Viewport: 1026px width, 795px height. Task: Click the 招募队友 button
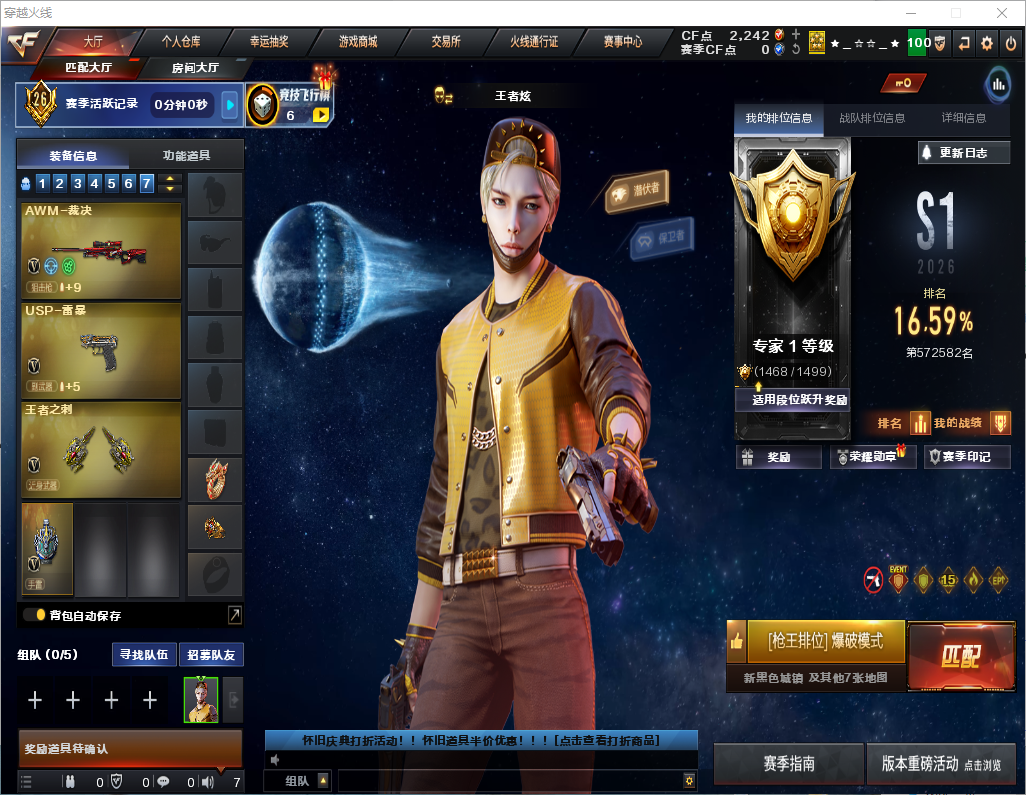coord(211,655)
